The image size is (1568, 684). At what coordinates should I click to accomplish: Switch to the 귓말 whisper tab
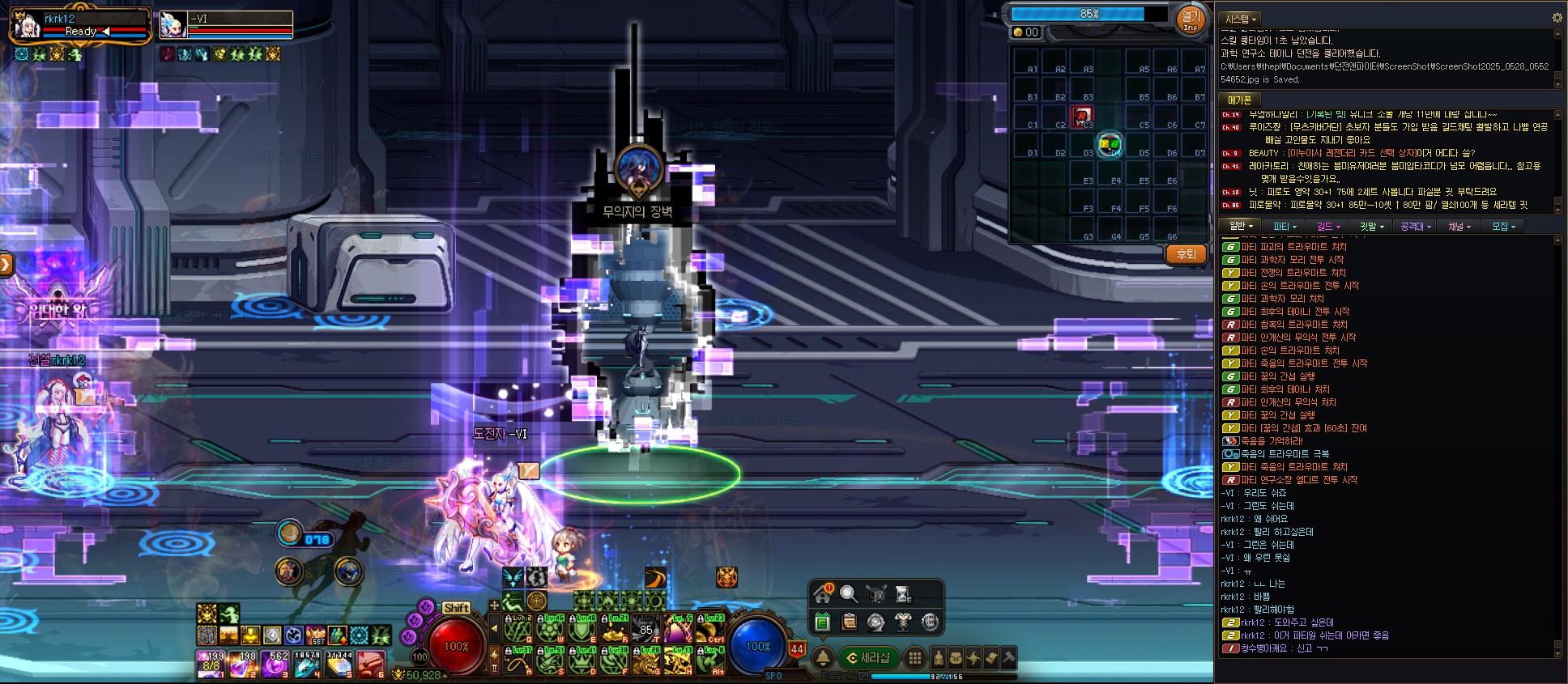(x=1371, y=227)
